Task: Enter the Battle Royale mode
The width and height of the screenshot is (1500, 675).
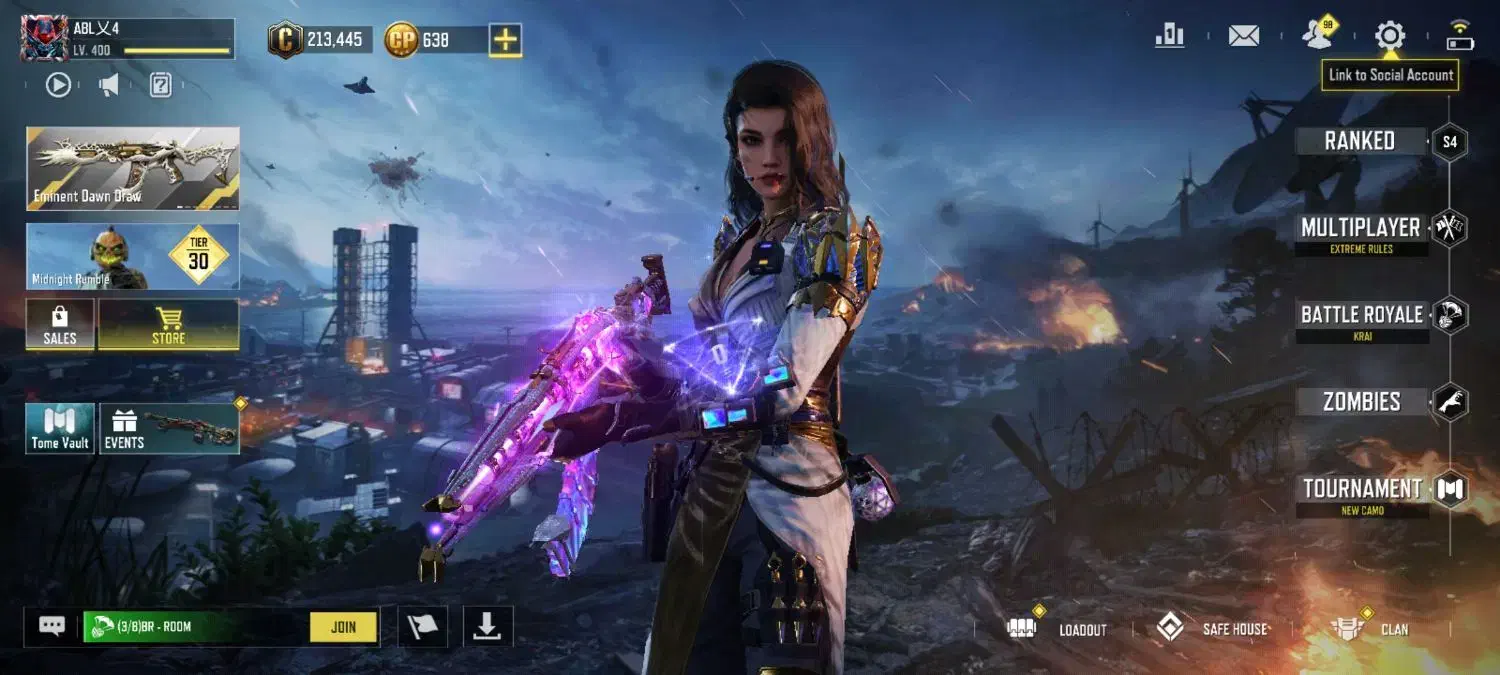Action: [x=1361, y=316]
